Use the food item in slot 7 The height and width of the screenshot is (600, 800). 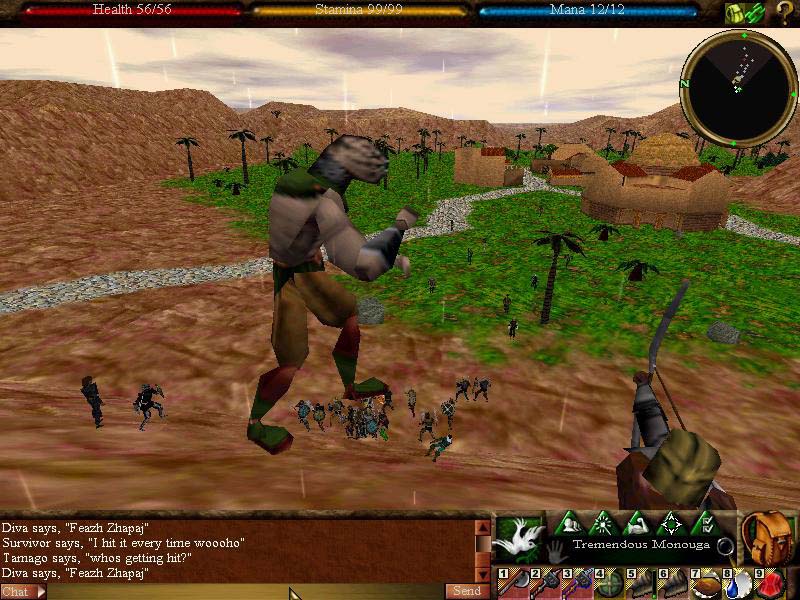coord(705,583)
